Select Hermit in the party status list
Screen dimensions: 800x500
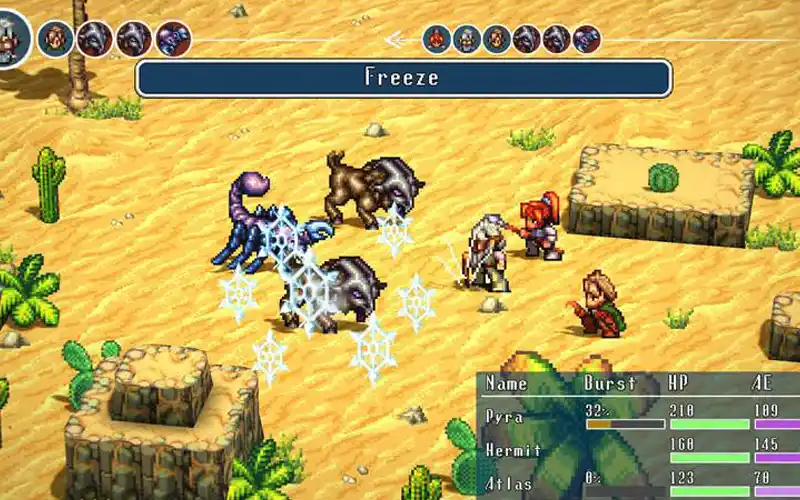513,451
